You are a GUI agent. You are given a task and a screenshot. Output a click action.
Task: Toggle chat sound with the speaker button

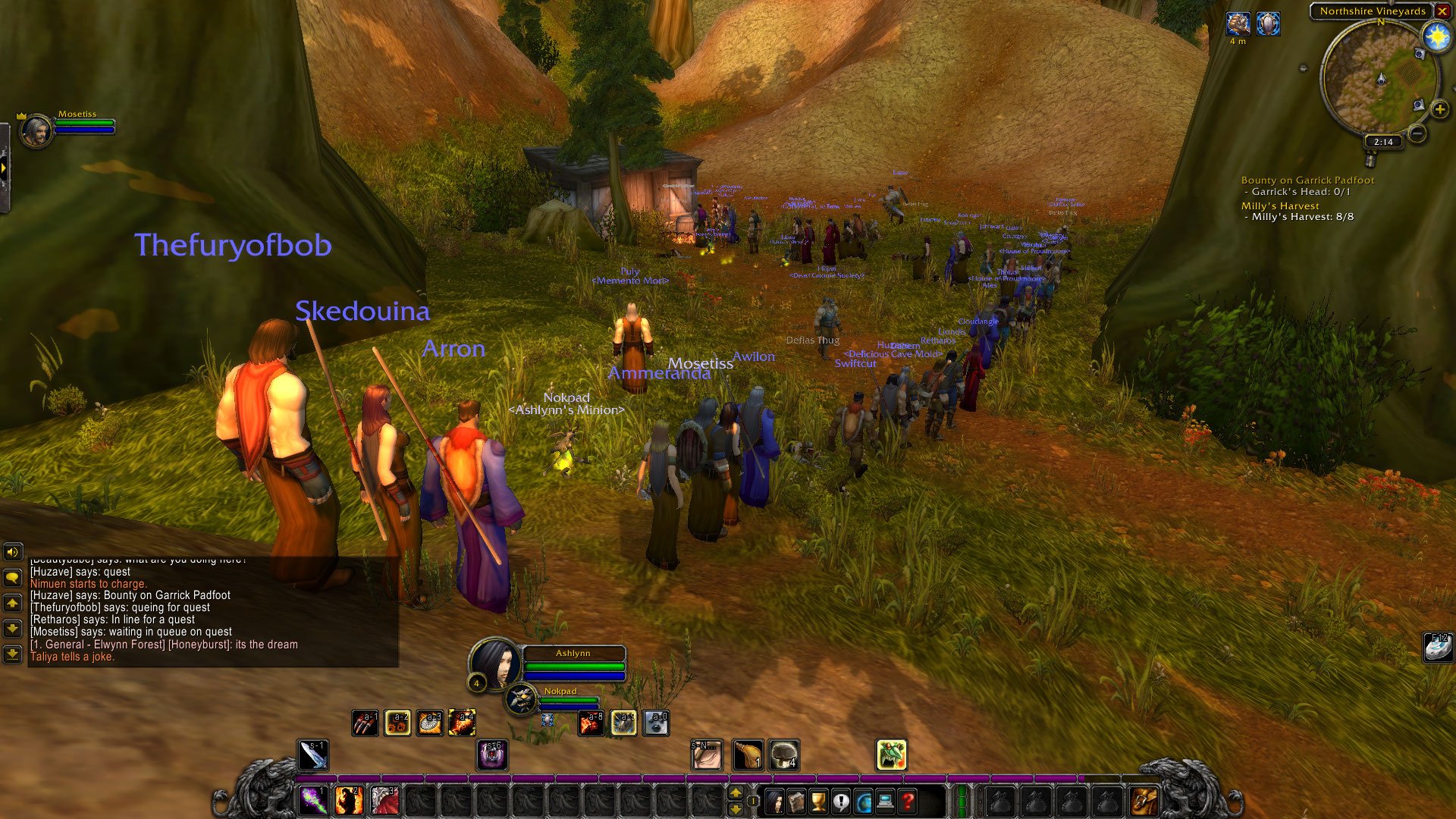pos(12,552)
